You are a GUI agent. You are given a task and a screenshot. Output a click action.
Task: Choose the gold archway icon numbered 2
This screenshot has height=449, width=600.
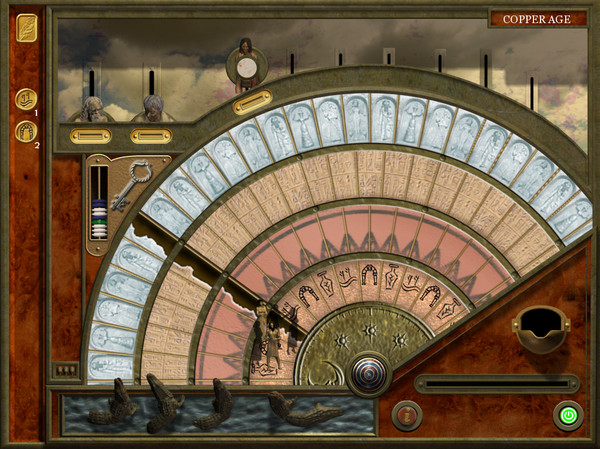coord(26,130)
